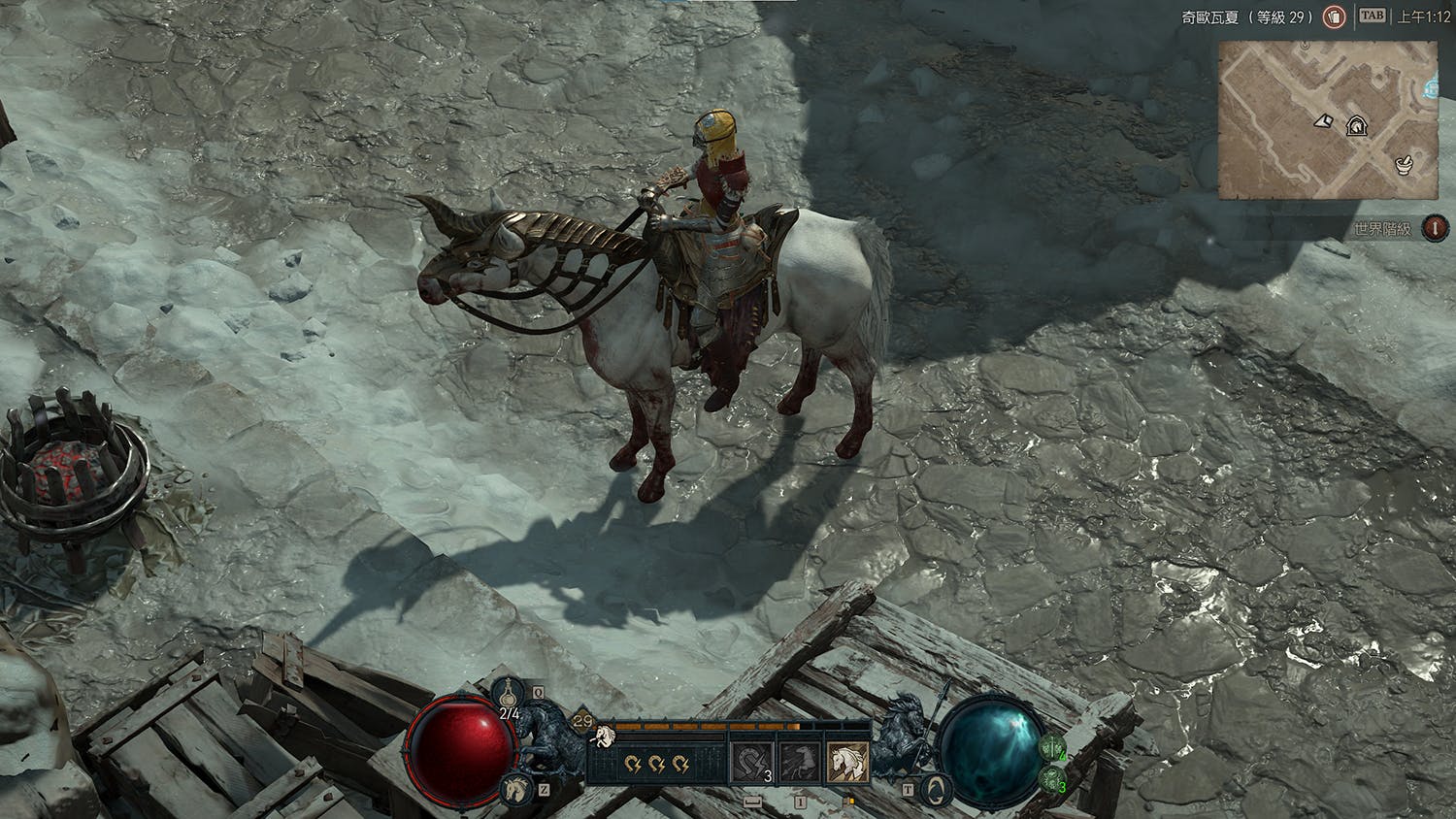Open the World Tier (世界階級) button

(1435, 228)
